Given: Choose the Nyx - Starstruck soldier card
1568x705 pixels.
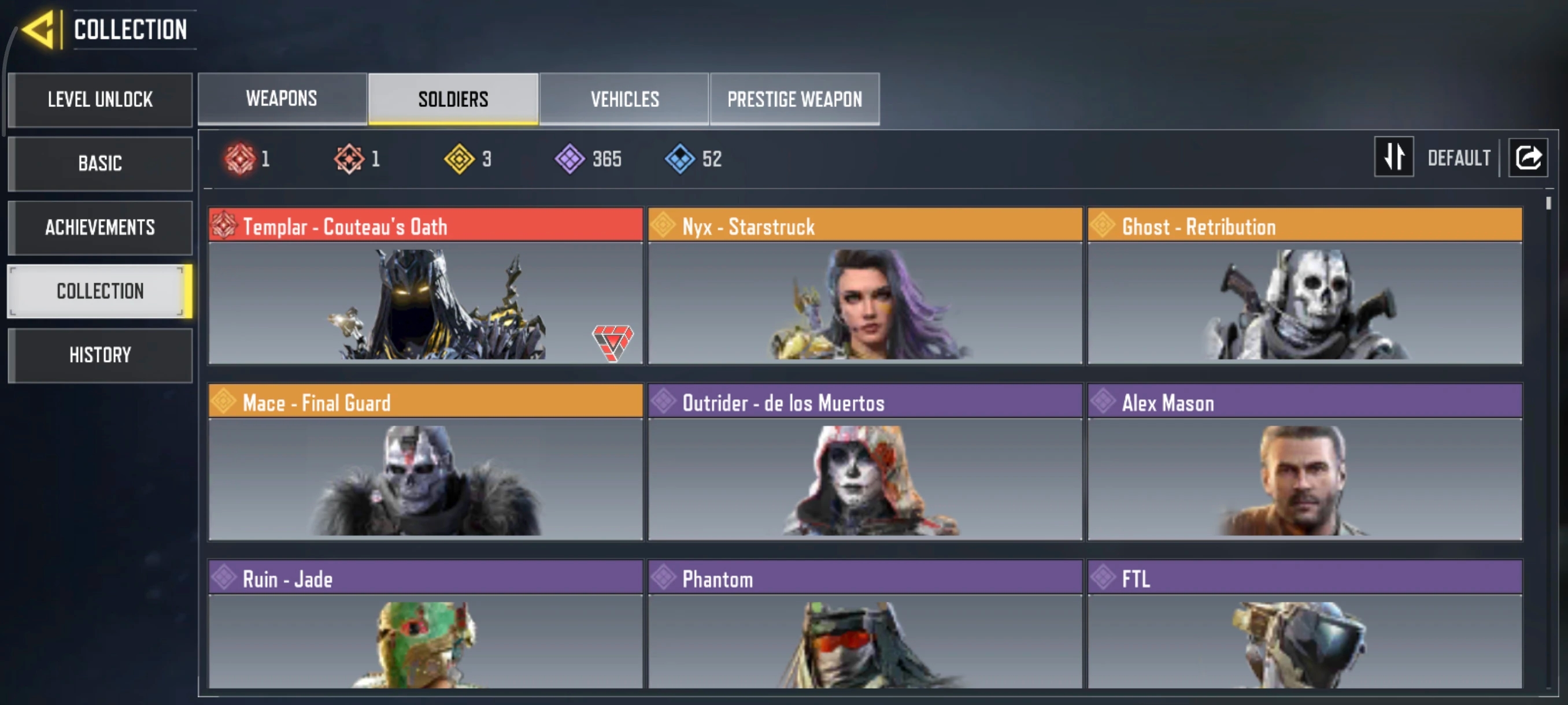Looking at the screenshot, I should 865,286.
